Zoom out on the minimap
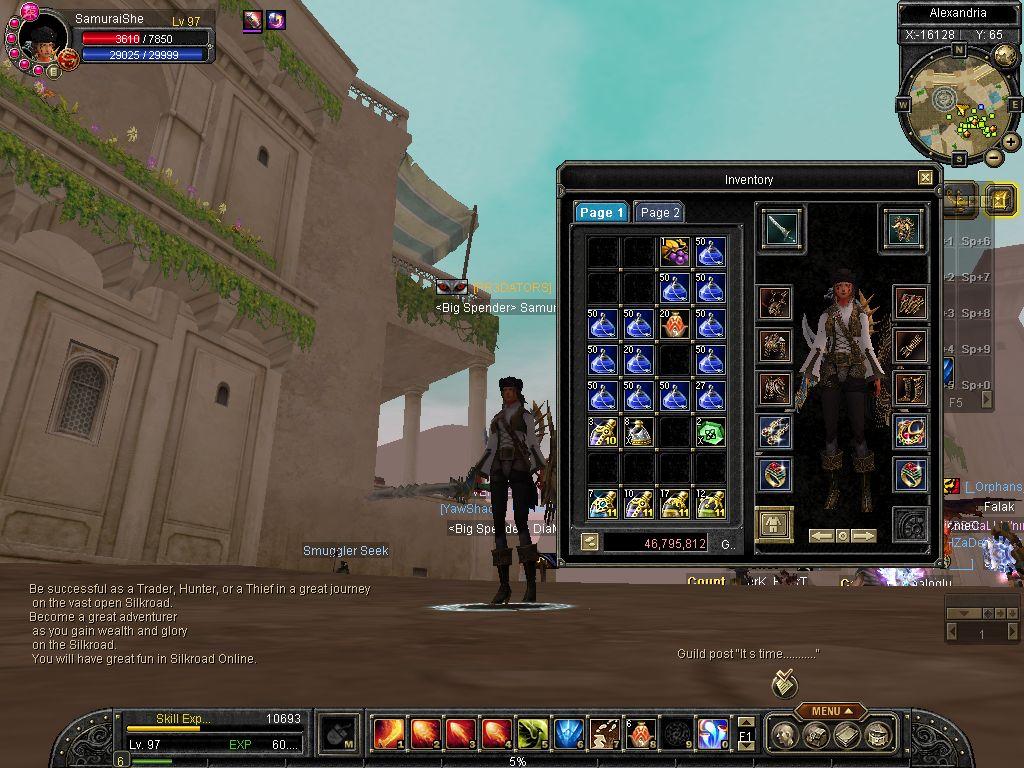Screen dimensions: 1024x768 click(993, 157)
